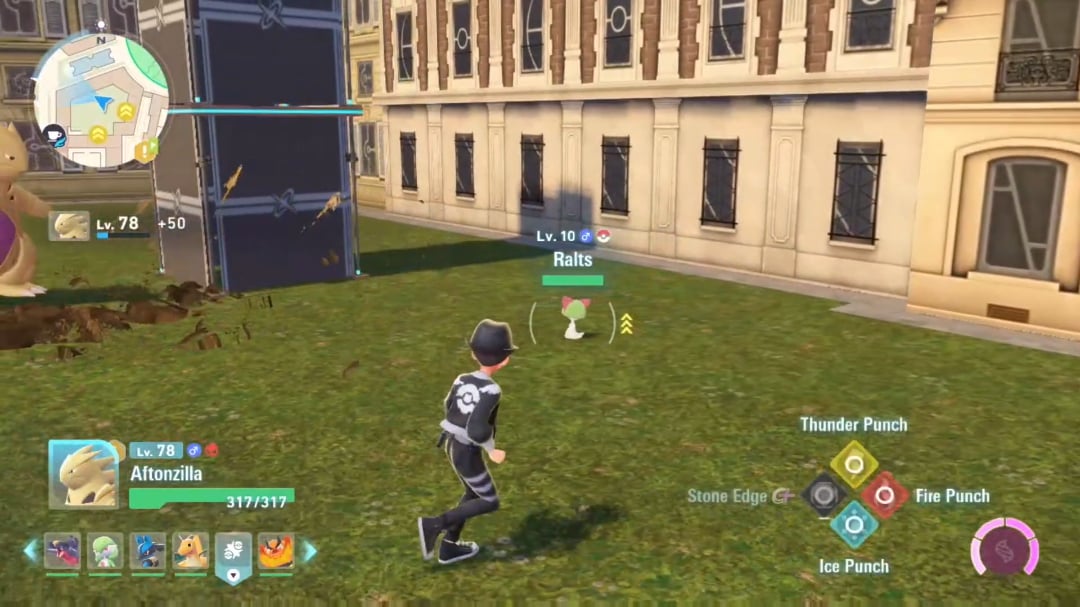Use the Ice Punch move
Image resolution: width=1080 pixels, height=607 pixels.
pyautogui.click(x=854, y=524)
